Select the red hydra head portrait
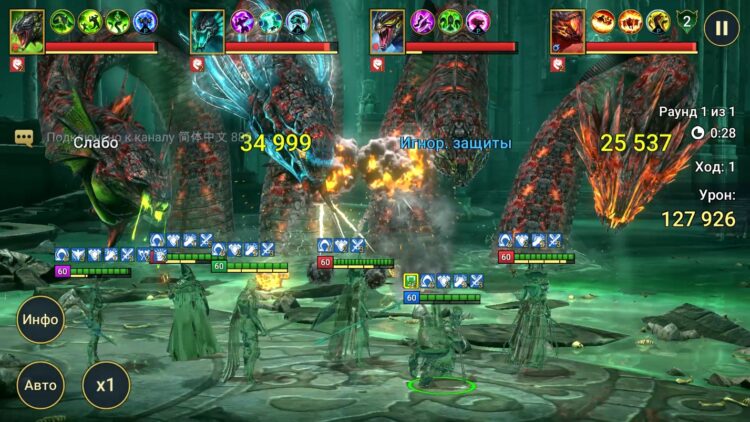This screenshot has height=422, width=750. 567,31
